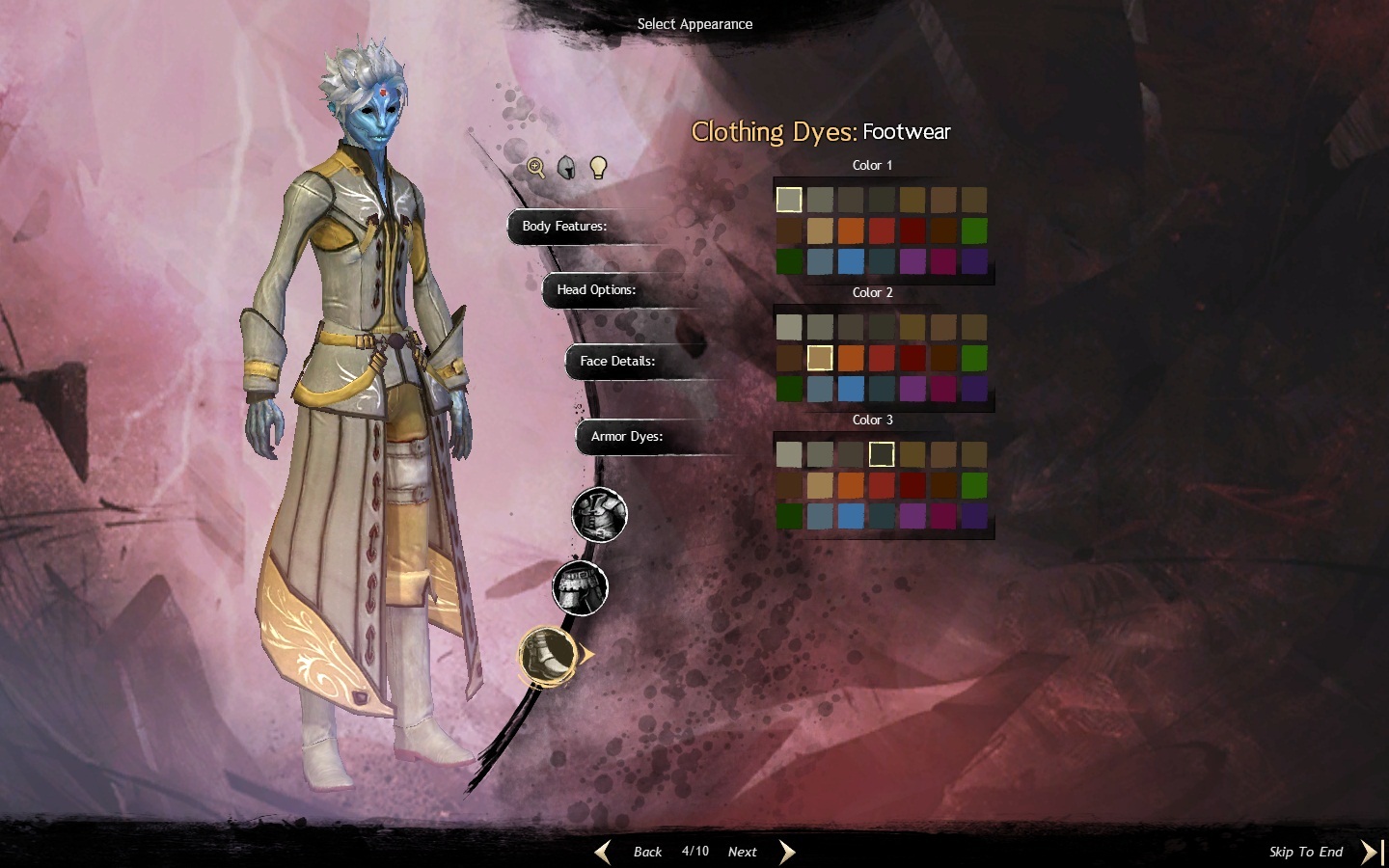
Task: Choose the purple swatch under Color 2
Action: click(912, 389)
